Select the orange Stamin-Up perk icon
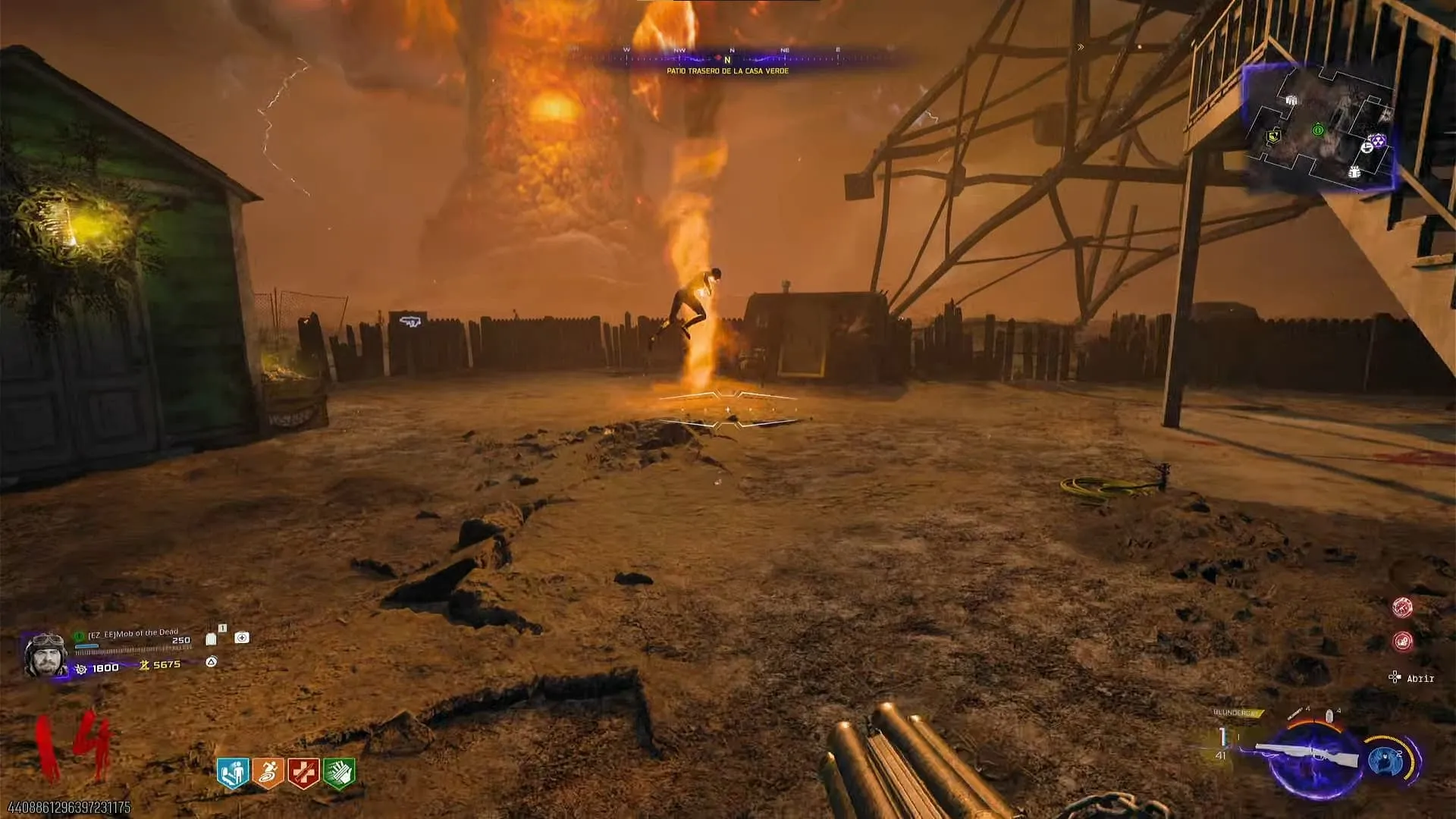Image resolution: width=1456 pixels, height=819 pixels. (x=268, y=773)
